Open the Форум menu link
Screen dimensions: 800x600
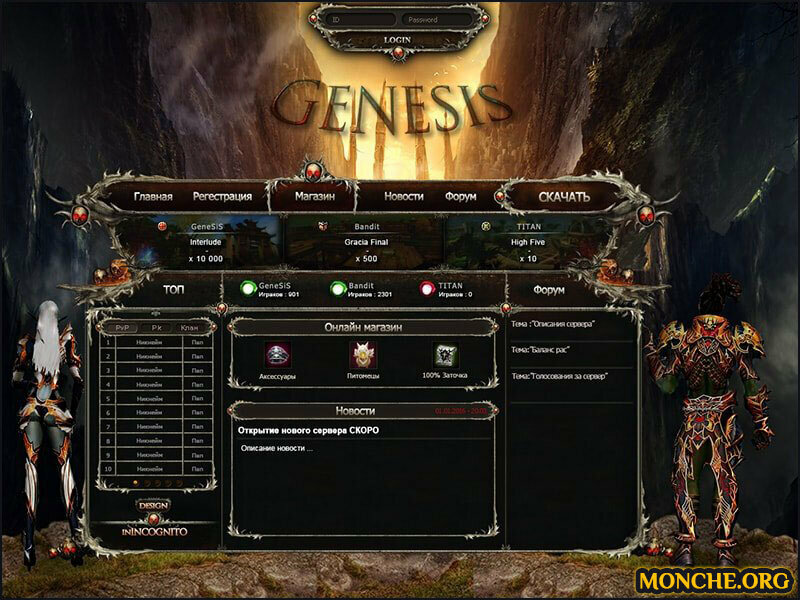point(460,197)
